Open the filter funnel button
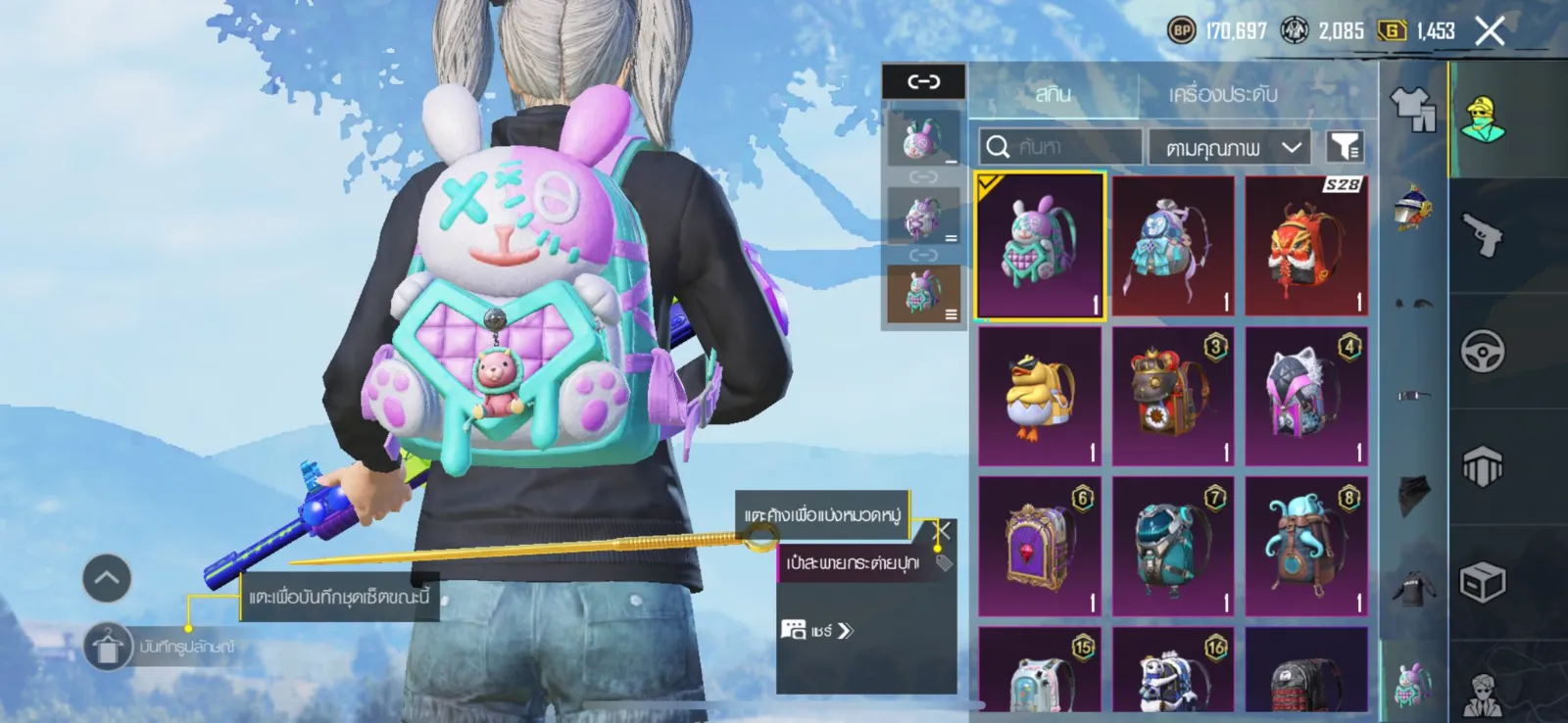Viewport: 1568px width, 723px height. tap(1345, 147)
